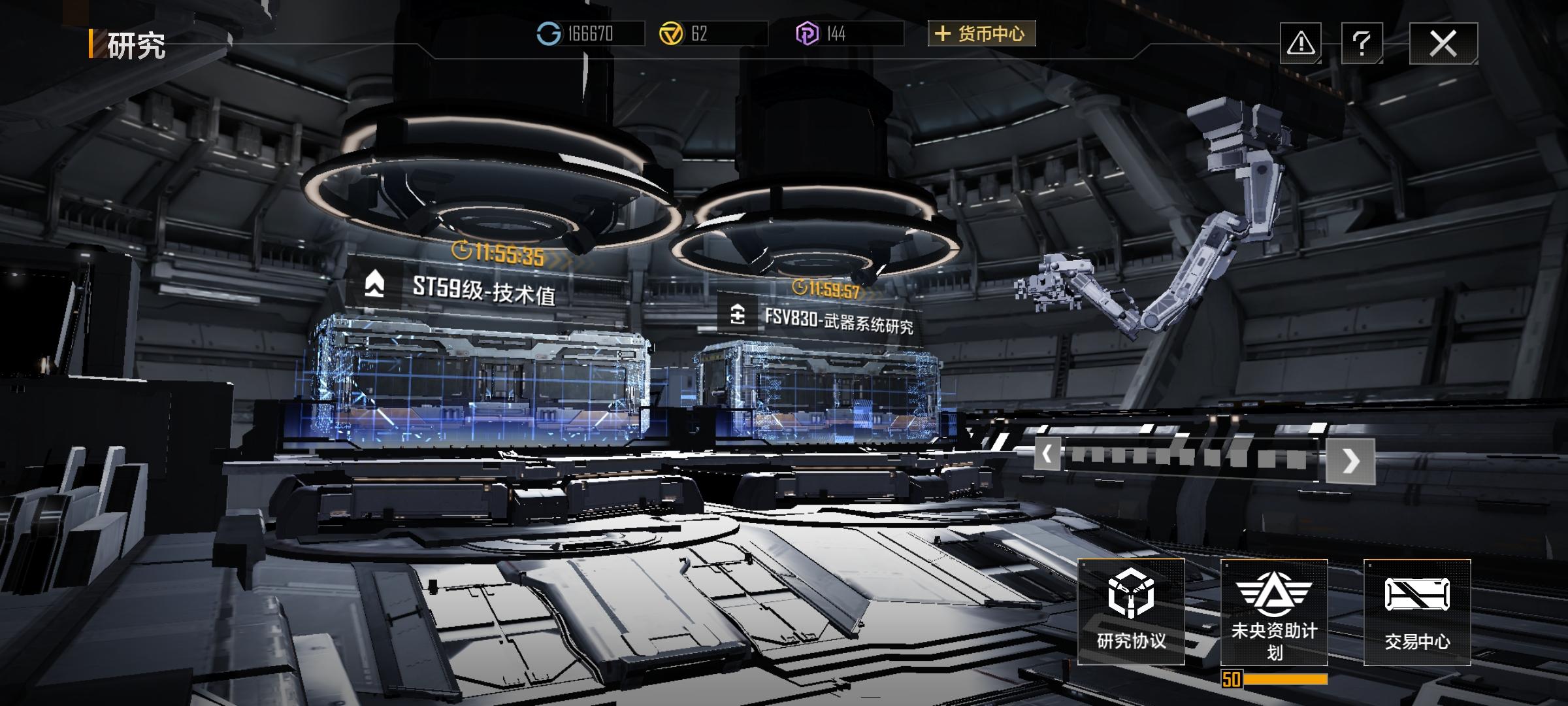The width and height of the screenshot is (1568, 706).
Task: Select the FSV830-武器系统研究 research slot
Action: click(x=838, y=320)
